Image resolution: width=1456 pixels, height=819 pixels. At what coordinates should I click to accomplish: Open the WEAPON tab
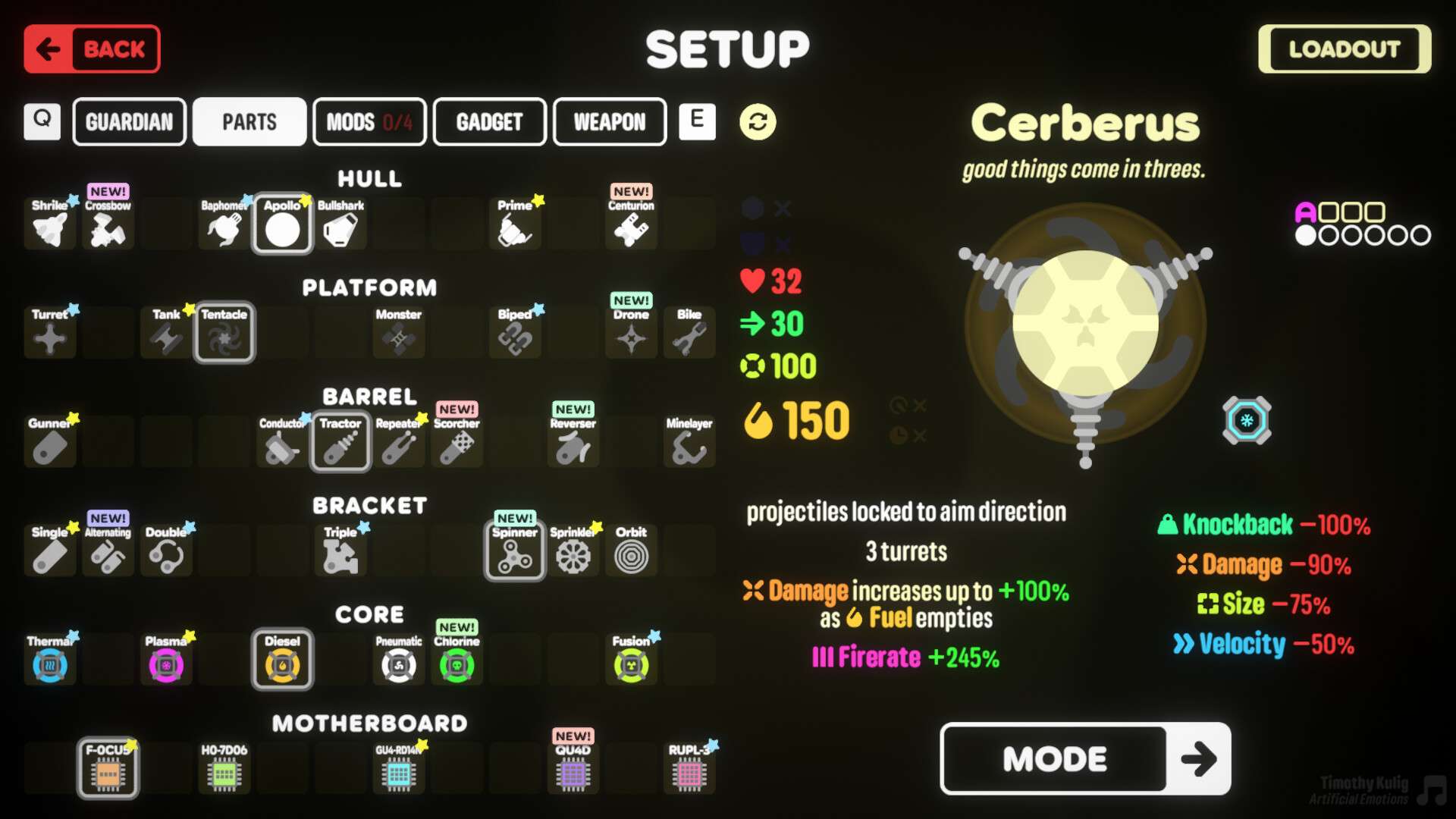tap(610, 121)
